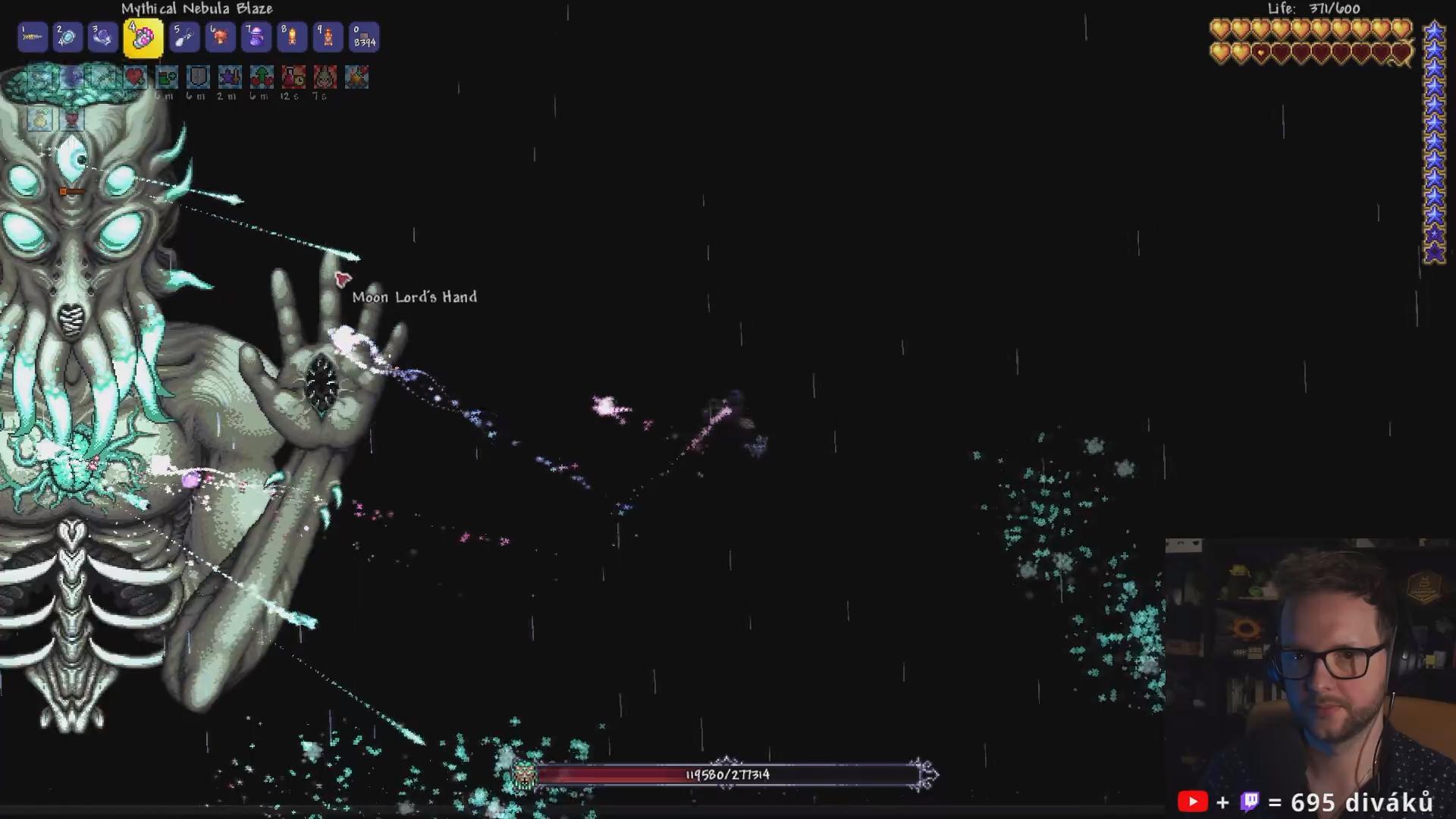Choose the blue disc item in slot 2
Viewport: 1456px width, 819px height.
[x=67, y=37]
